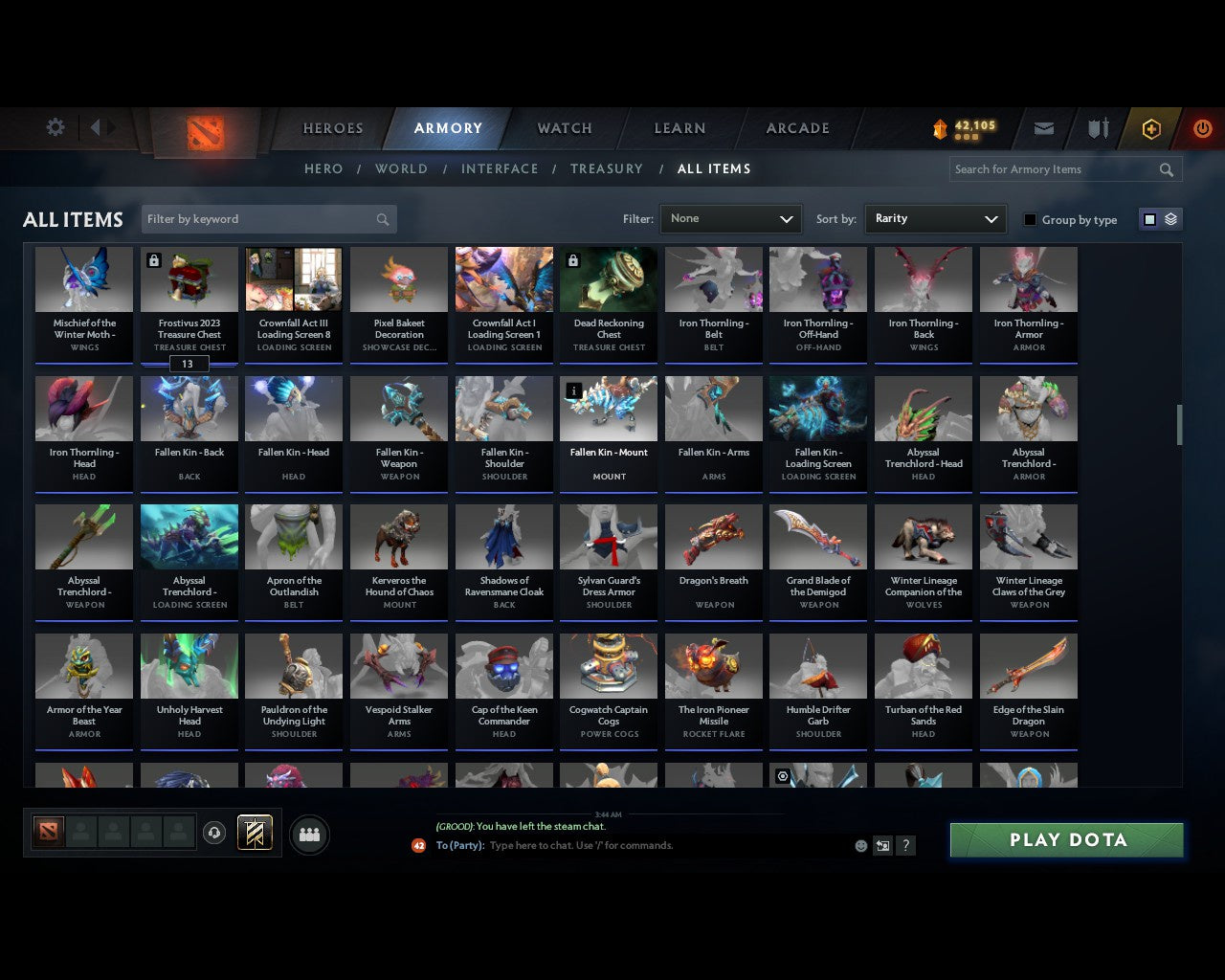Select the Frostivus 2023 Treasure Chest thumbnail
Image resolution: width=1225 pixels, height=980 pixels.
coord(189,278)
